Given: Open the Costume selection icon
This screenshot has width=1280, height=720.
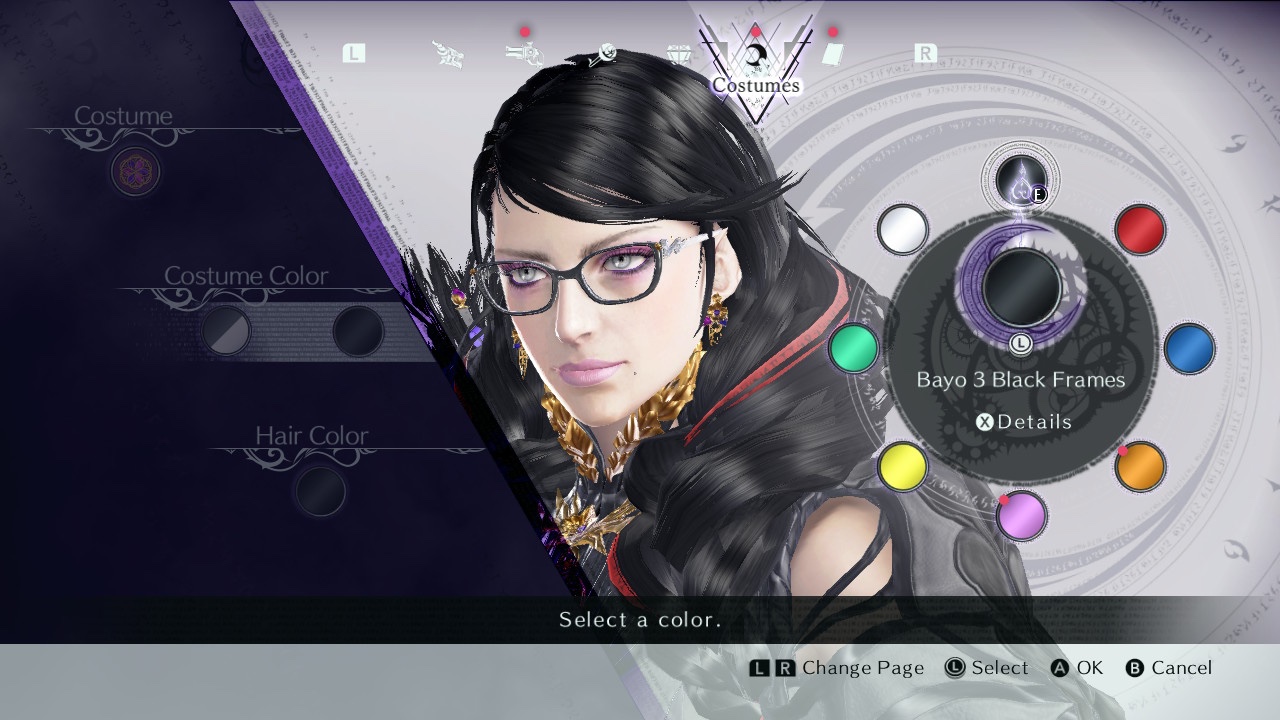Looking at the screenshot, I should click(x=134, y=172).
